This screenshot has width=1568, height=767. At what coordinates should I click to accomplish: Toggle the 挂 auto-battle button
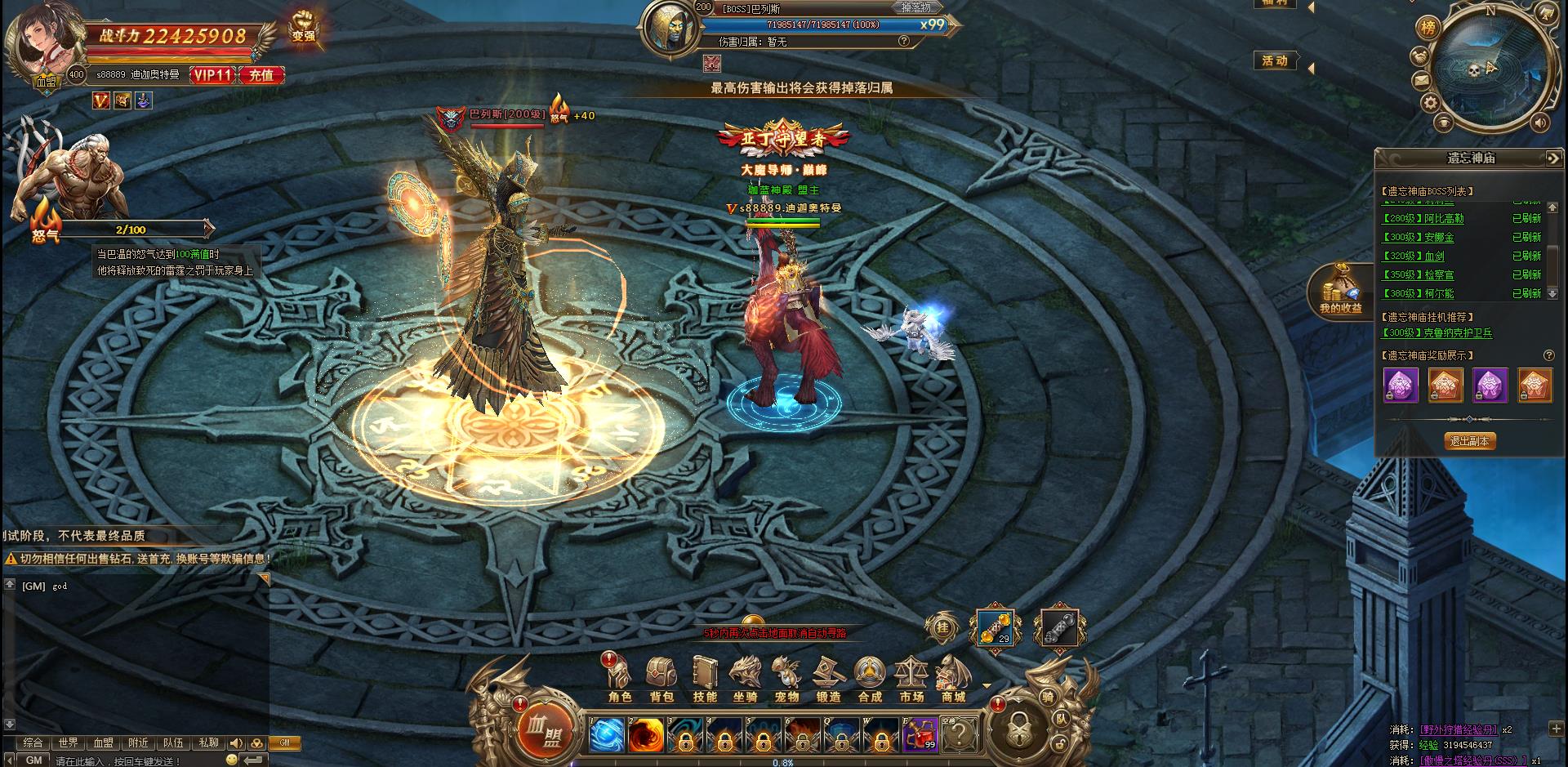coord(942,628)
